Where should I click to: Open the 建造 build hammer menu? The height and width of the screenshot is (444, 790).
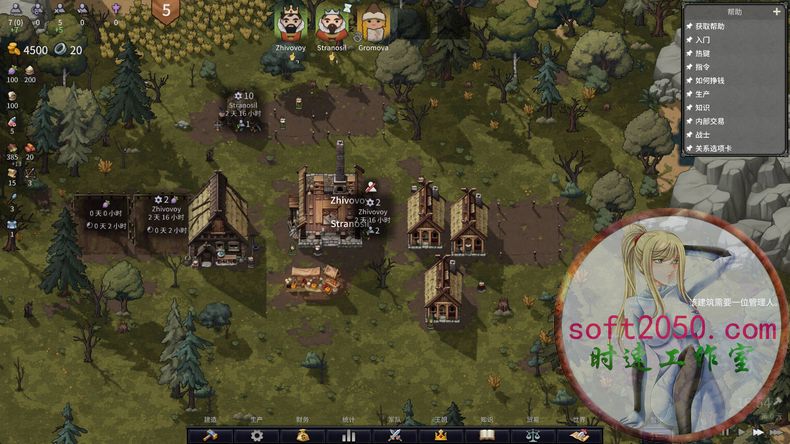coord(211,435)
